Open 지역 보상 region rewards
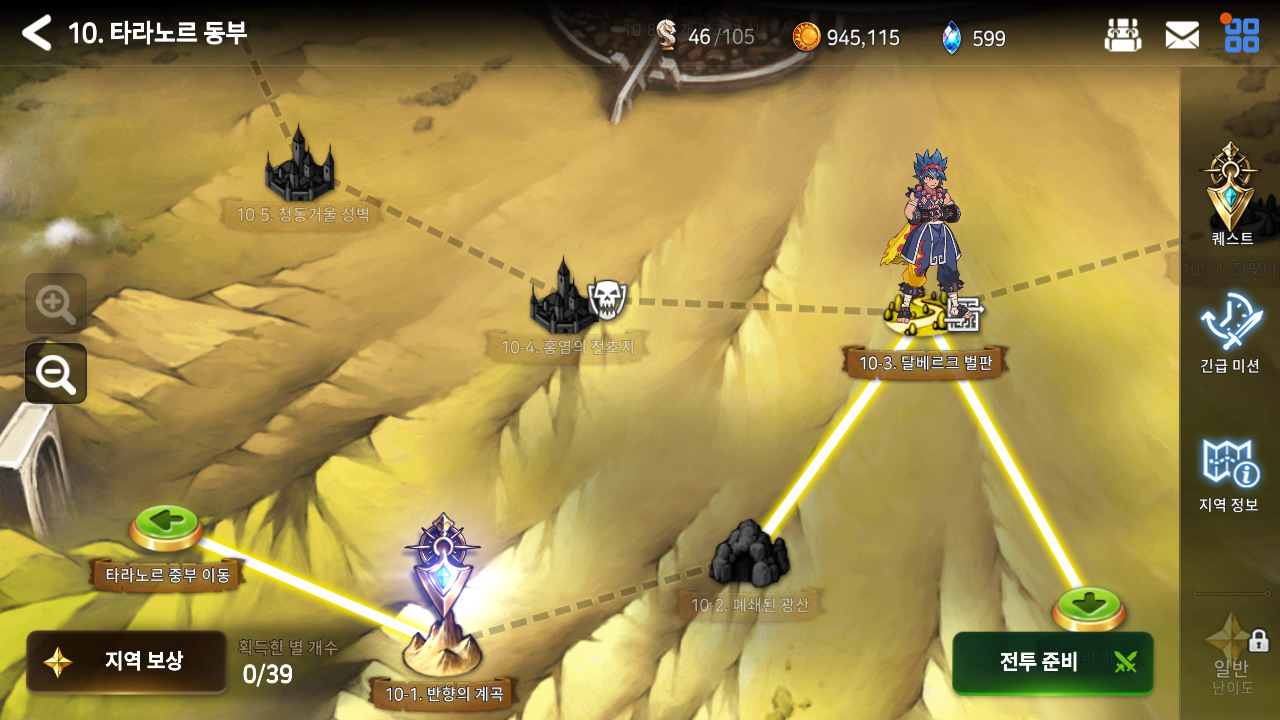Screen dimensions: 1280x720 point(126,661)
